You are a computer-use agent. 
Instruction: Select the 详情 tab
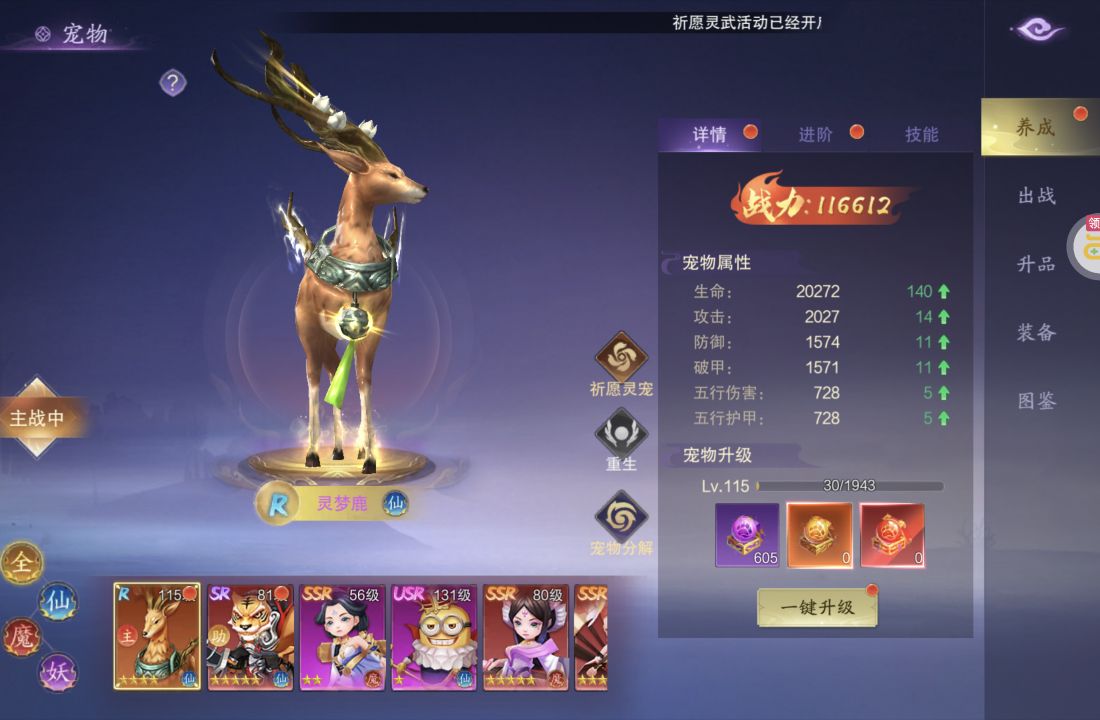point(710,135)
